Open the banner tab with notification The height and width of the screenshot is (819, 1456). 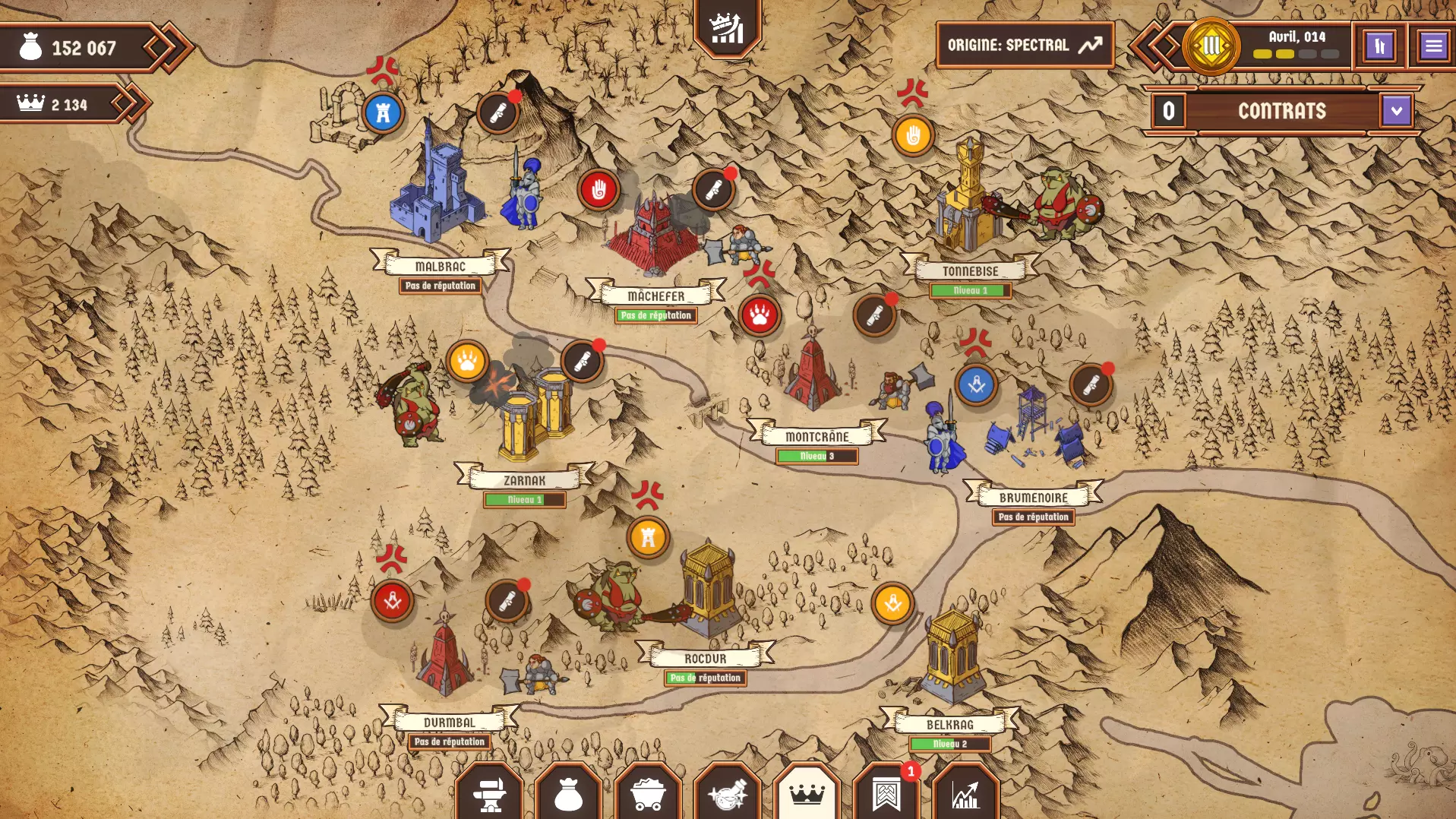[x=886, y=794]
